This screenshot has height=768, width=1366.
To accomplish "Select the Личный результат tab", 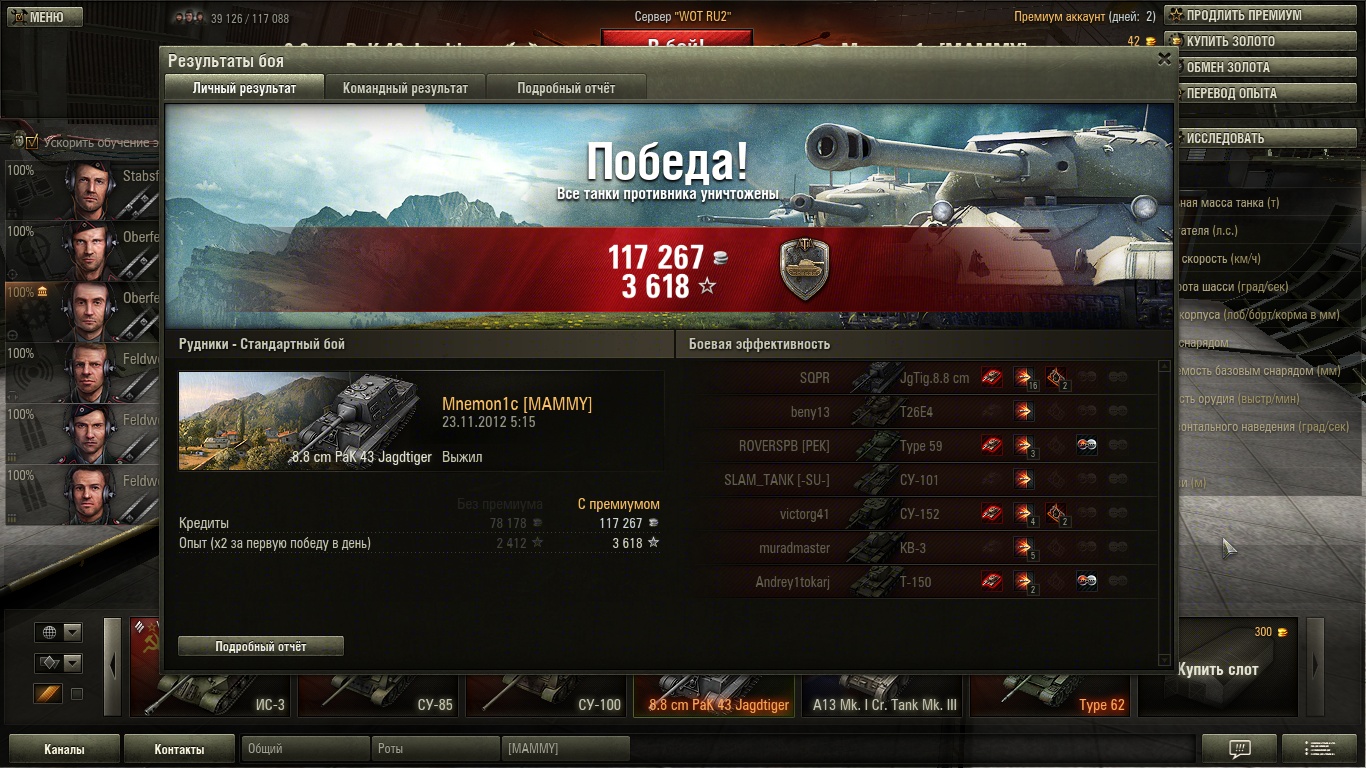I will [x=244, y=88].
